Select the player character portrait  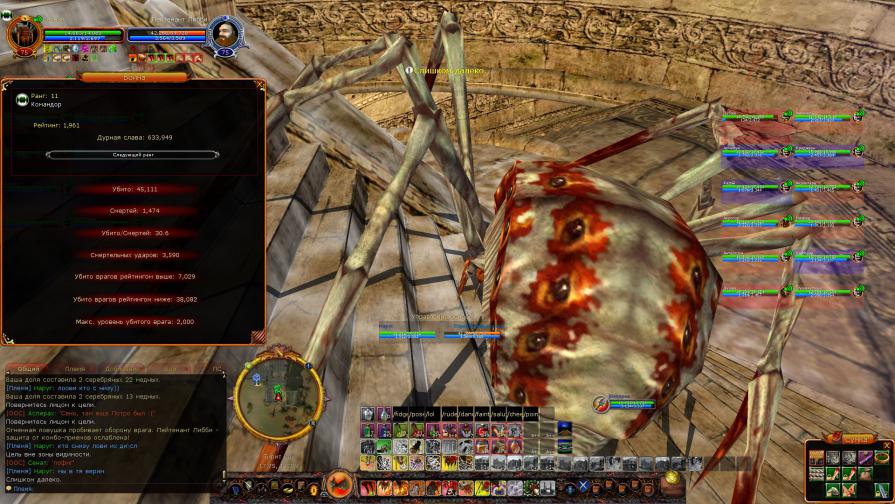[x=22, y=34]
